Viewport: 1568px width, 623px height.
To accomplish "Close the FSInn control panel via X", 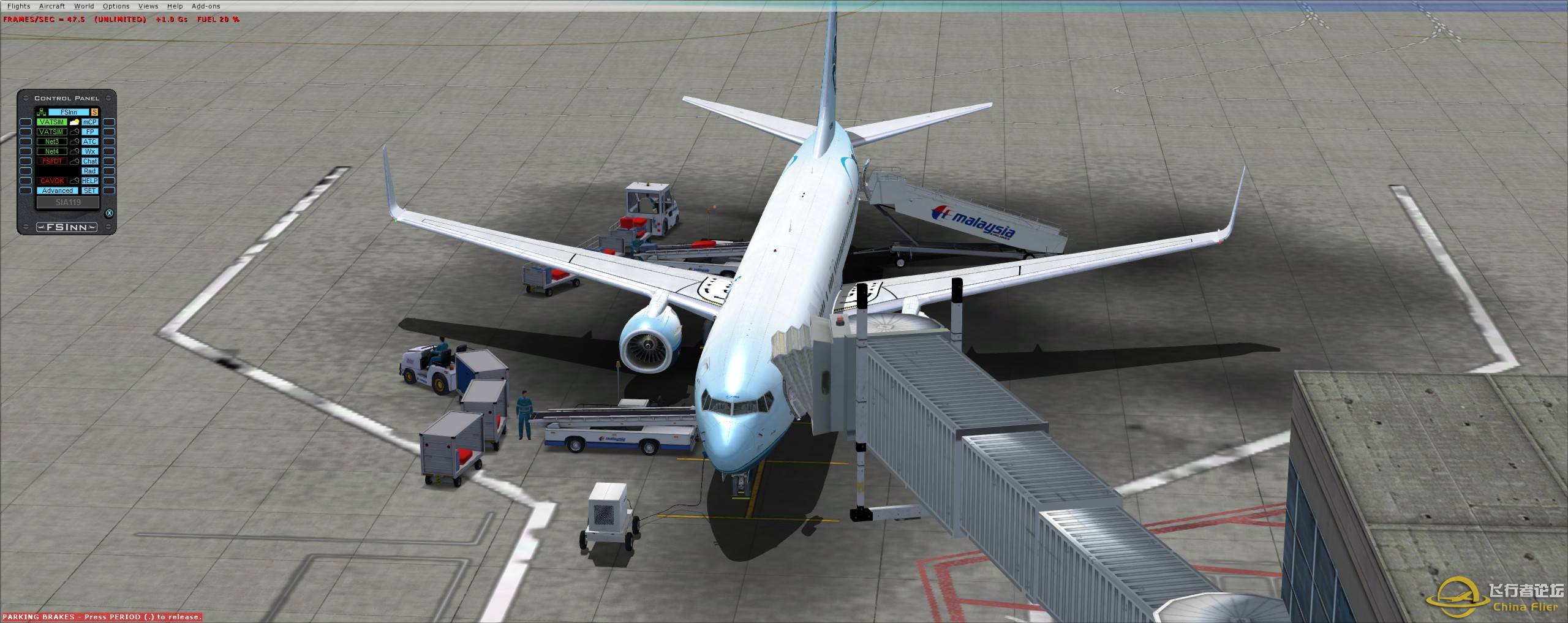I will [x=110, y=213].
